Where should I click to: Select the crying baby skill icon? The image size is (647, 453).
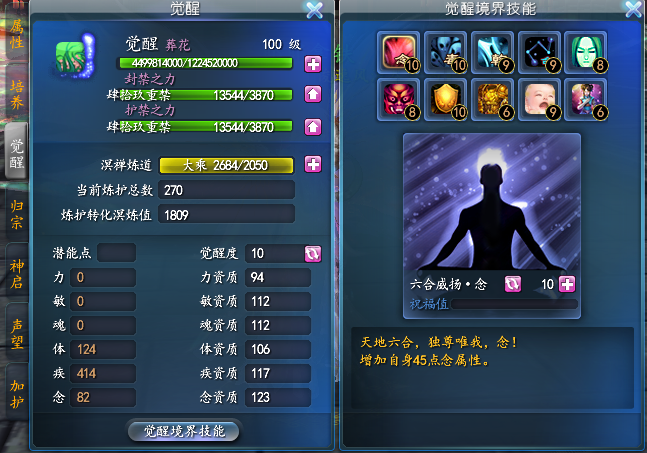pyautogui.click(x=539, y=98)
